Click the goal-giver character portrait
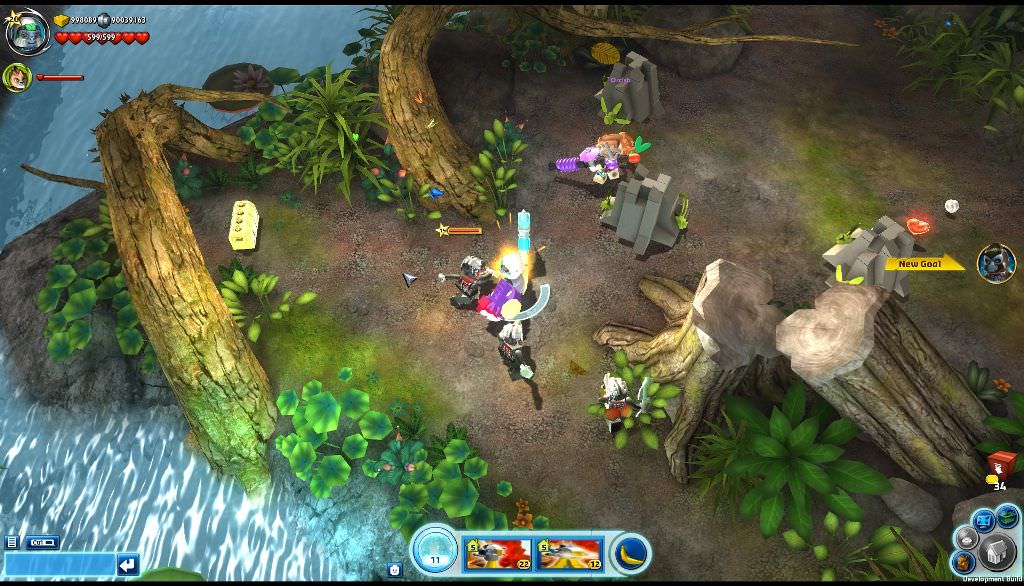This screenshot has height=586, width=1024. pyautogui.click(x=996, y=263)
